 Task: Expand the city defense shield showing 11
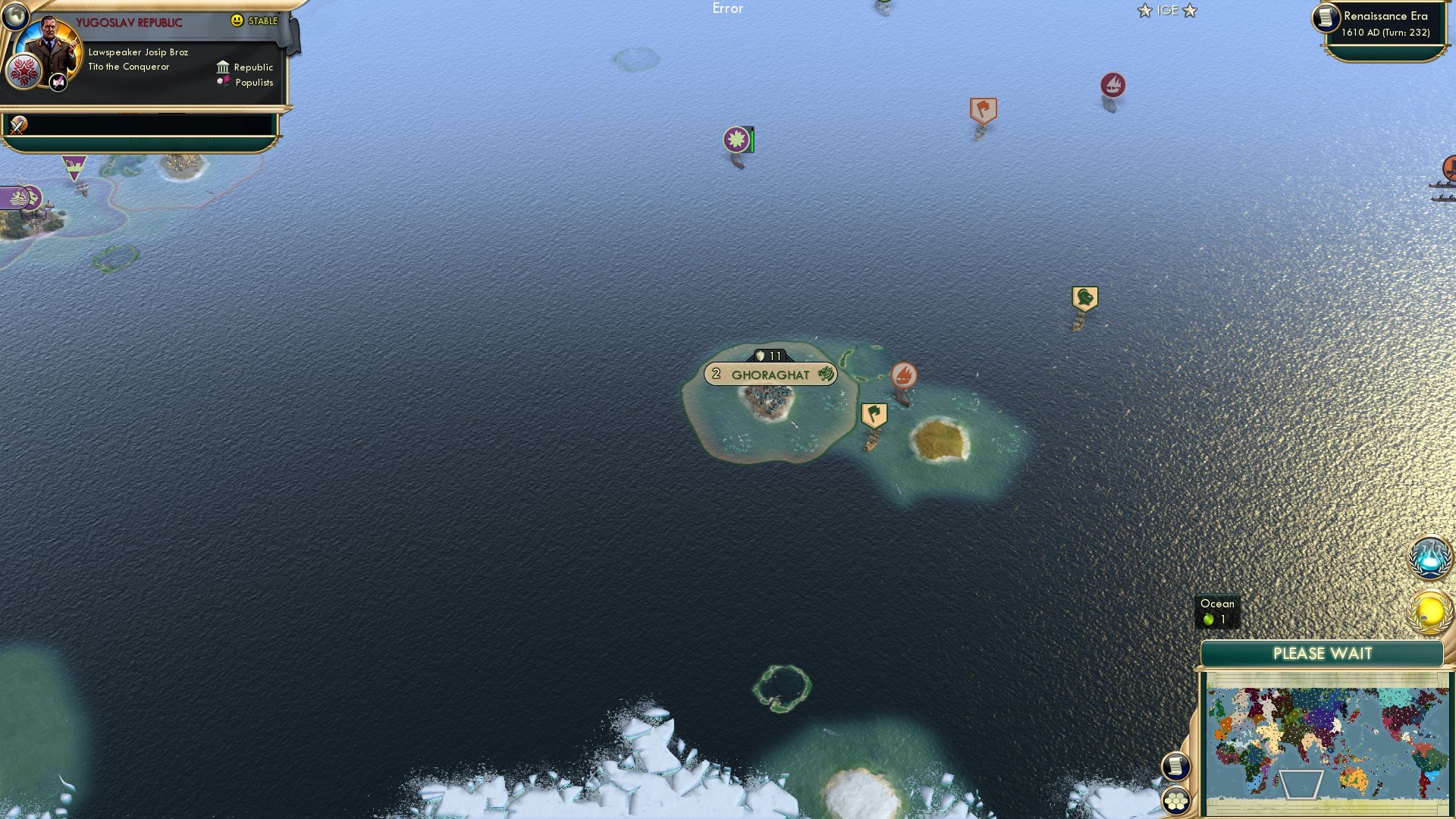(x=768, y=353)
